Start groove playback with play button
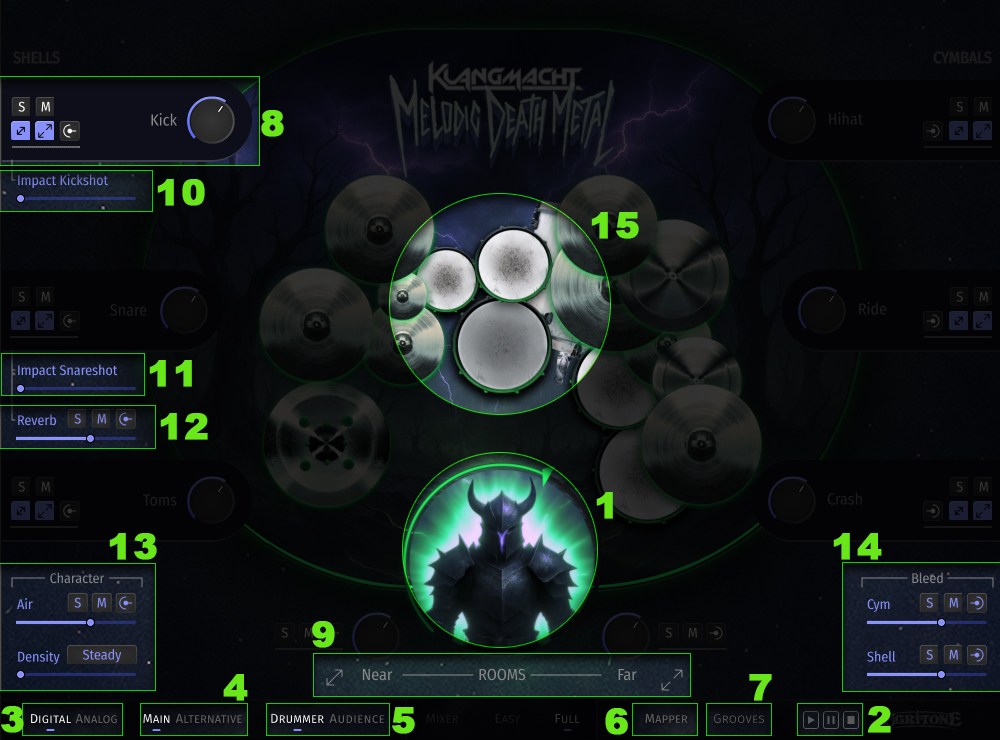Image resolution: width=1000 pixels, height=740 pixels. pos(811,719)
